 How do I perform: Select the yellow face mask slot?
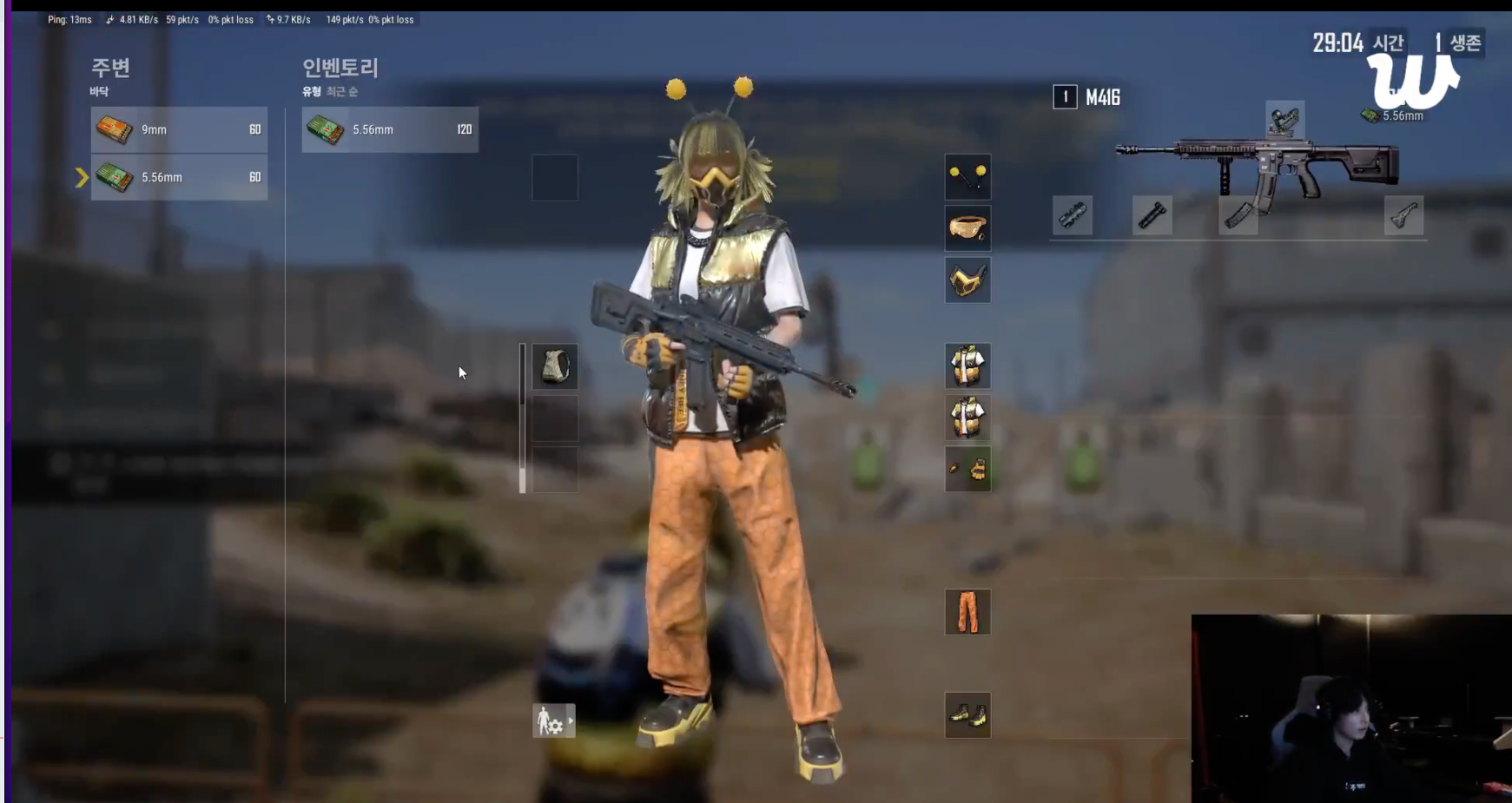[967, 280]
